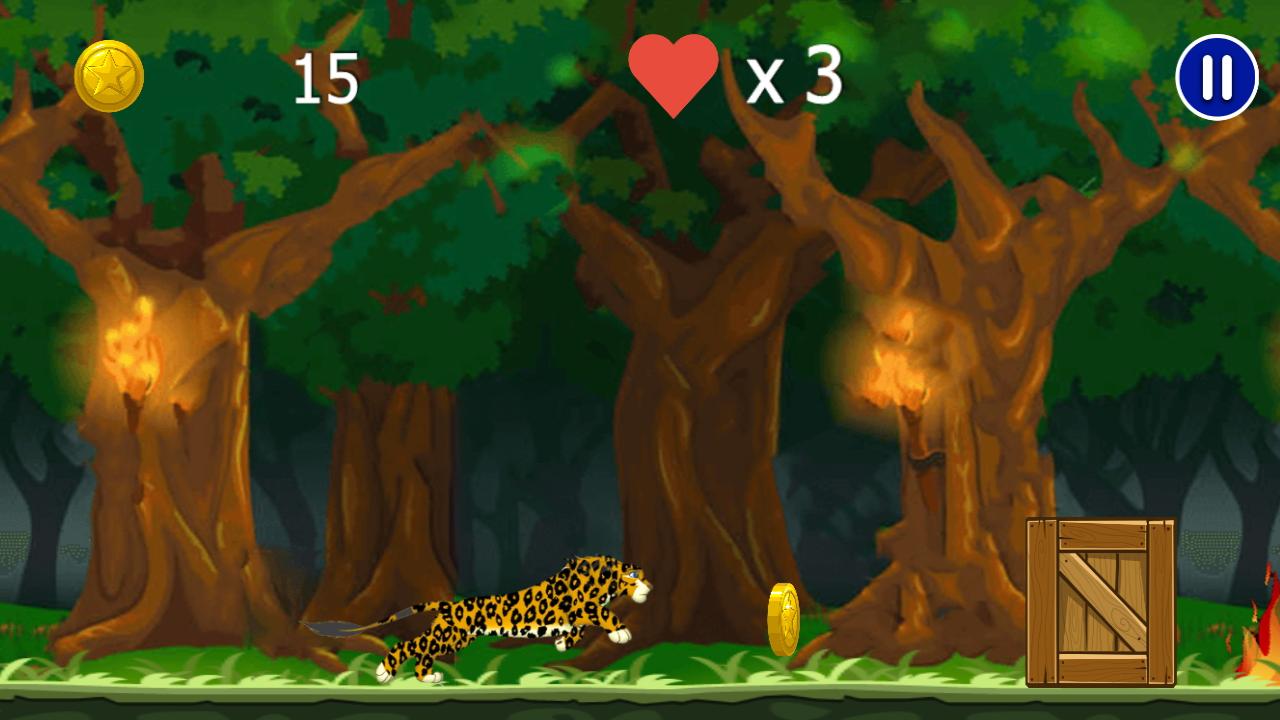Click the red heart lives icon
The height and width of the screenshot is (720, 1280).
click(673, 73)
